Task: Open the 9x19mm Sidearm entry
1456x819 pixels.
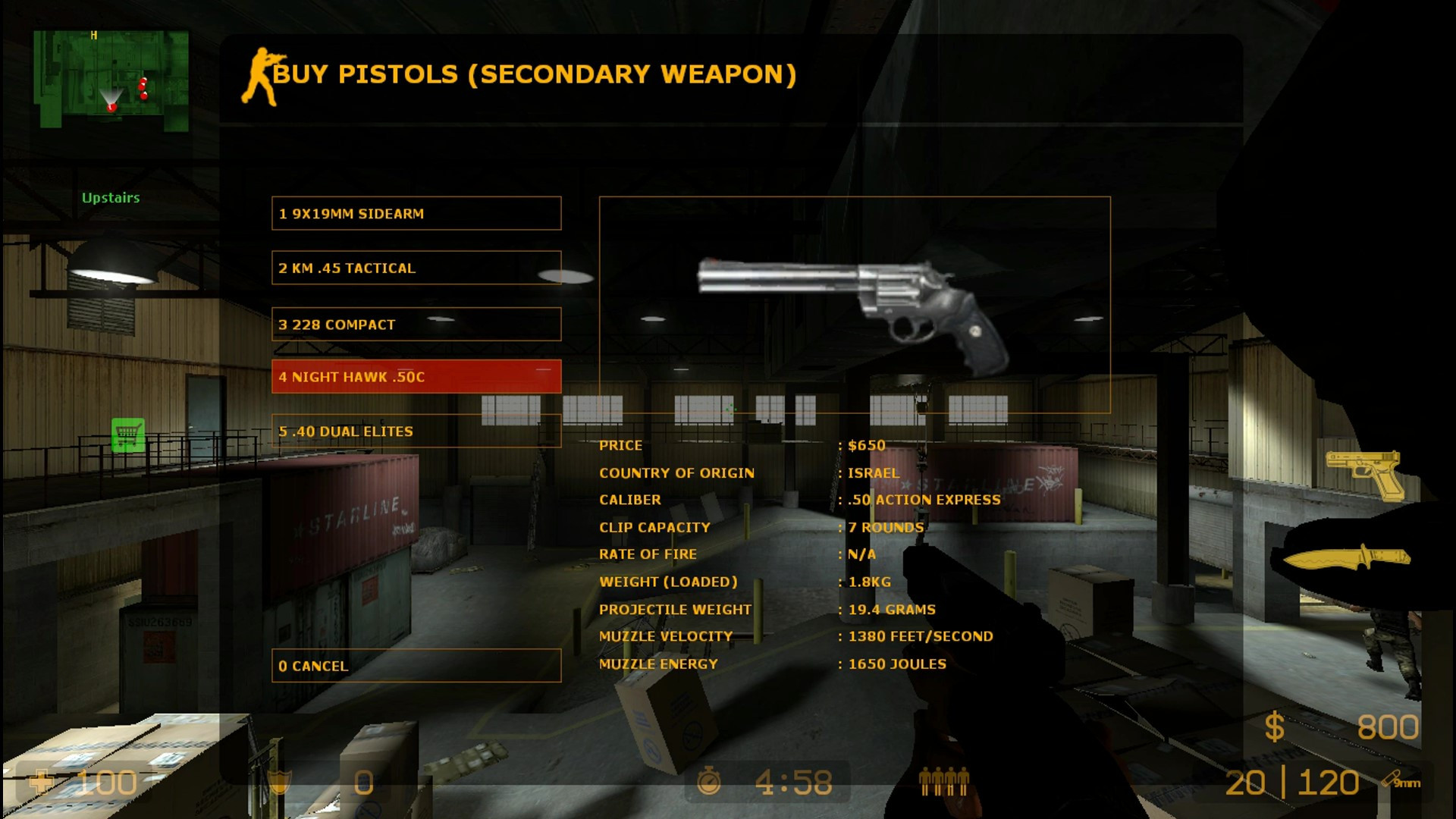Action: tap(416, 213)
